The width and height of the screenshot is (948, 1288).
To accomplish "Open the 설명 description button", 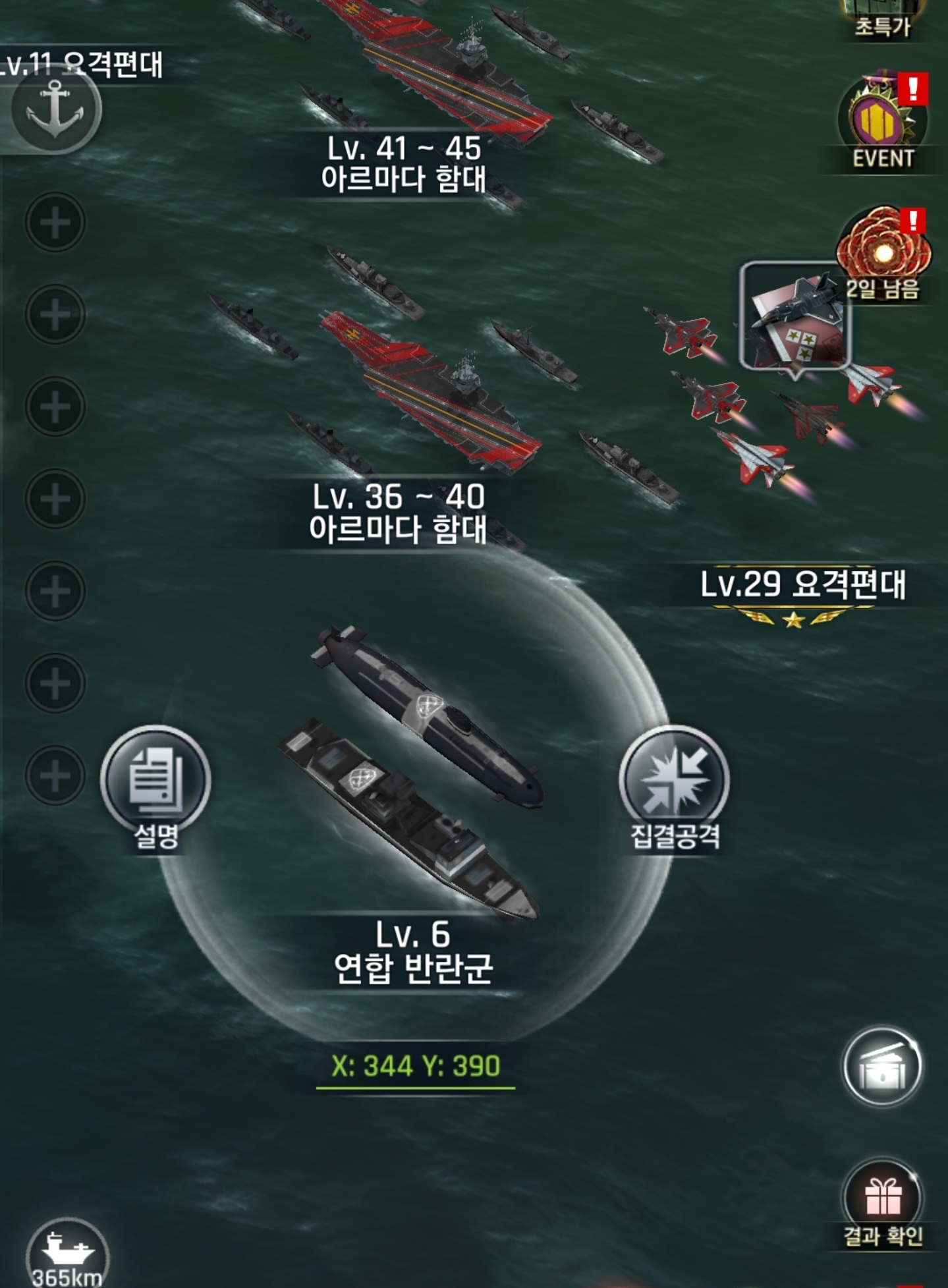I will coord(155,782).
